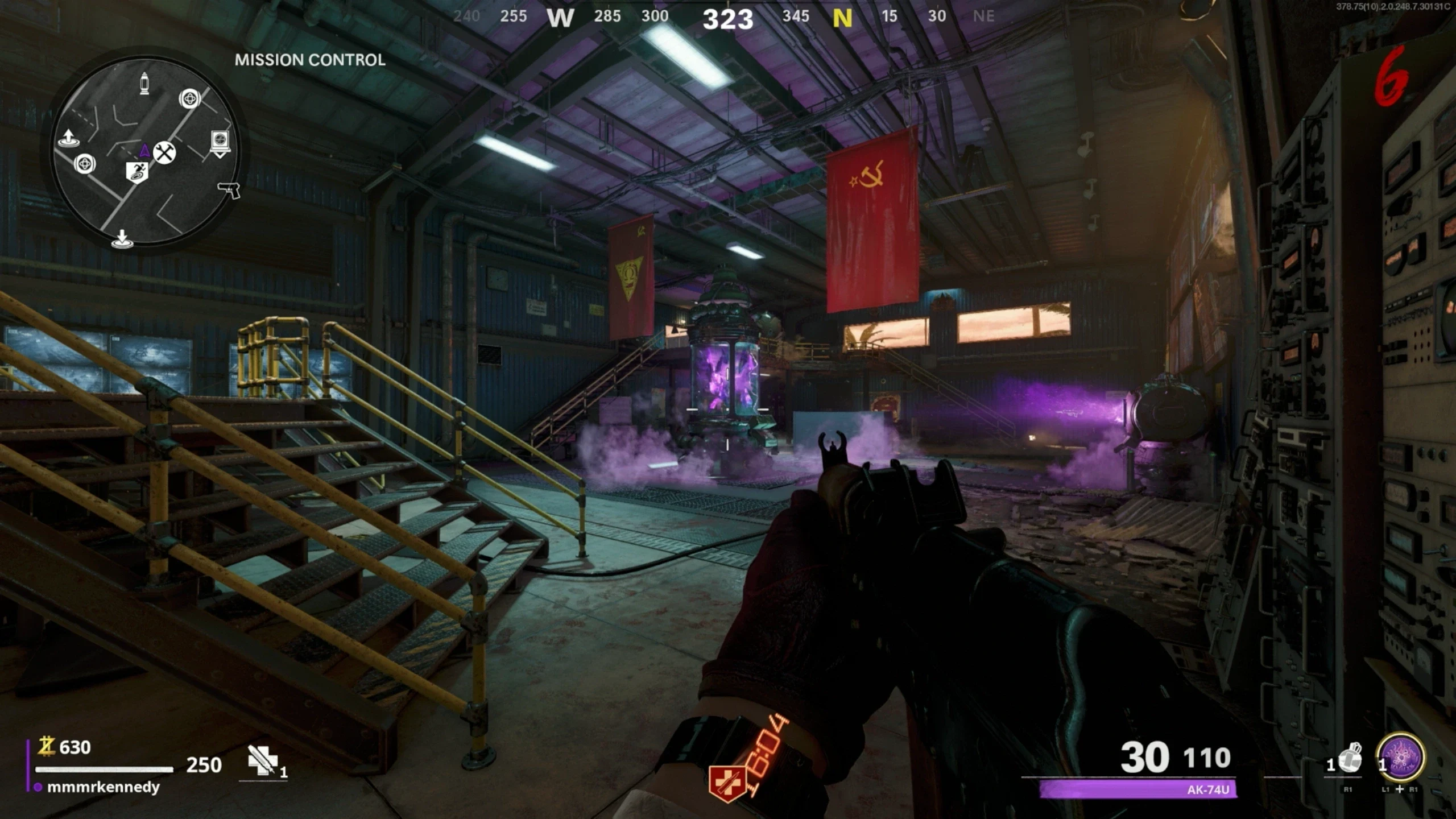Use the self-revive syringe icon
The image size is (1456, 819).
click(263, 760)
